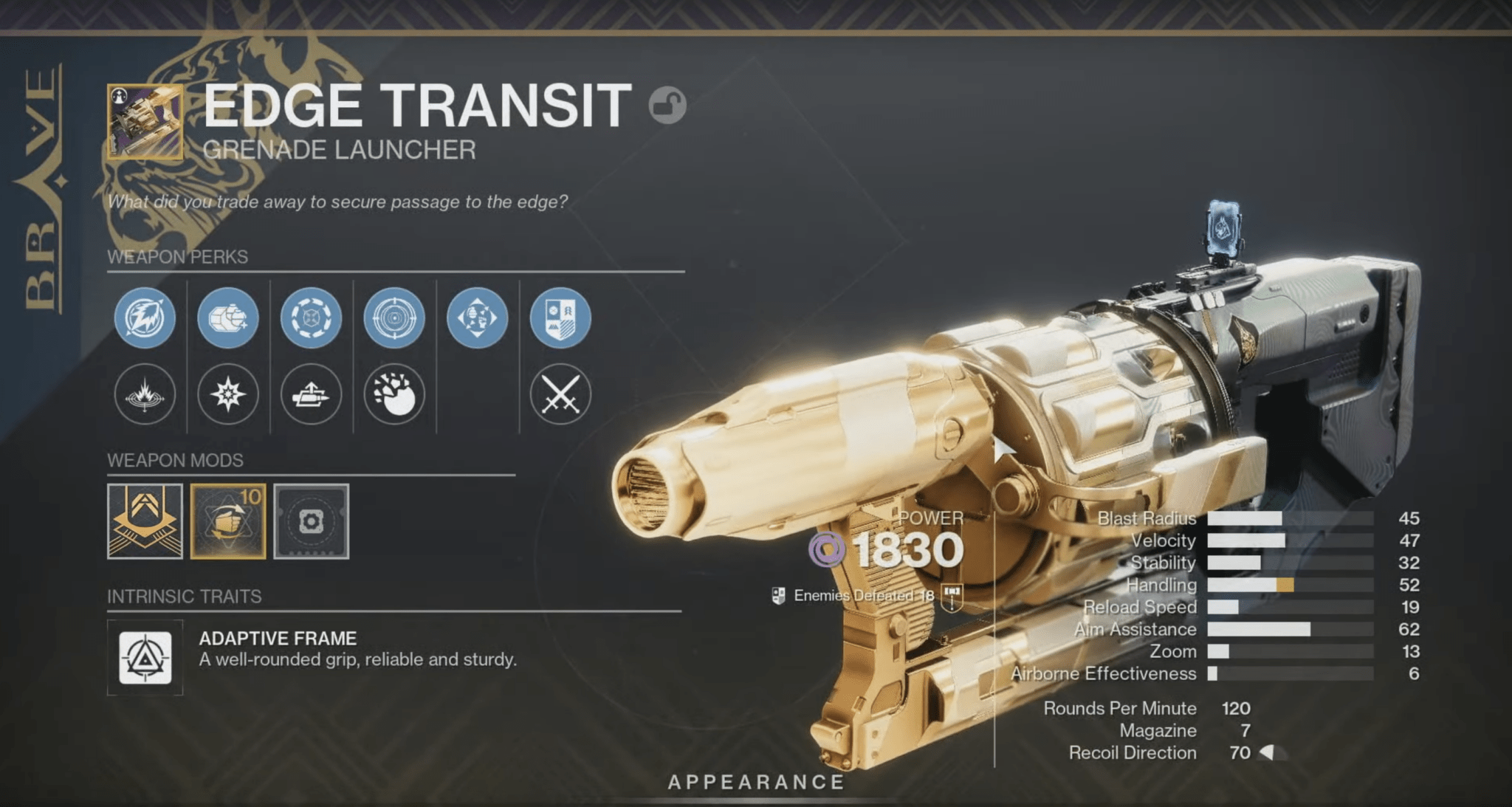
Task: Toggle the starburst perk in the second column
Action: pyautogui.click(x=227, y=395)
